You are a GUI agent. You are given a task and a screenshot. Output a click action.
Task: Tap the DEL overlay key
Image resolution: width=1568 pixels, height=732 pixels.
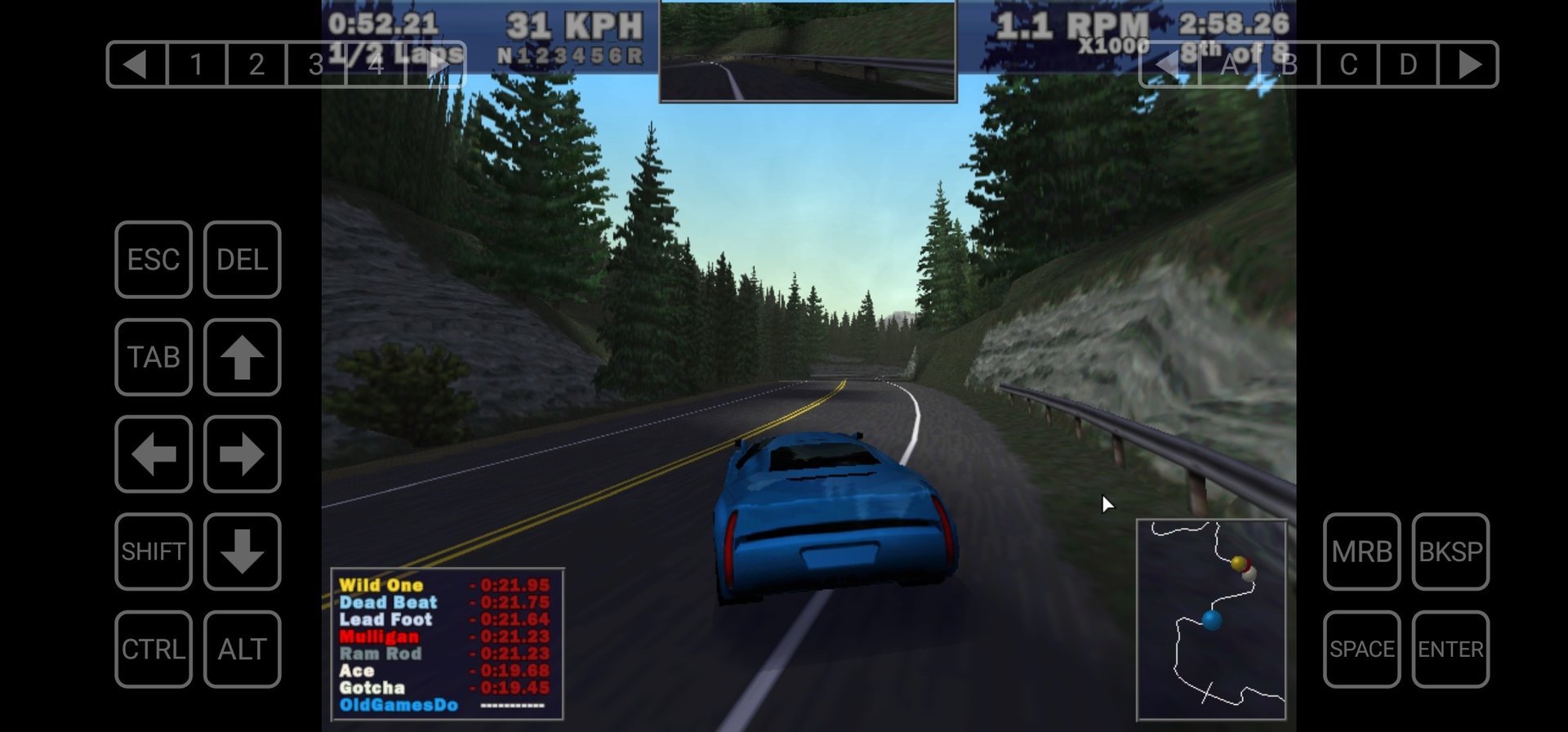[x=242, y=260]
